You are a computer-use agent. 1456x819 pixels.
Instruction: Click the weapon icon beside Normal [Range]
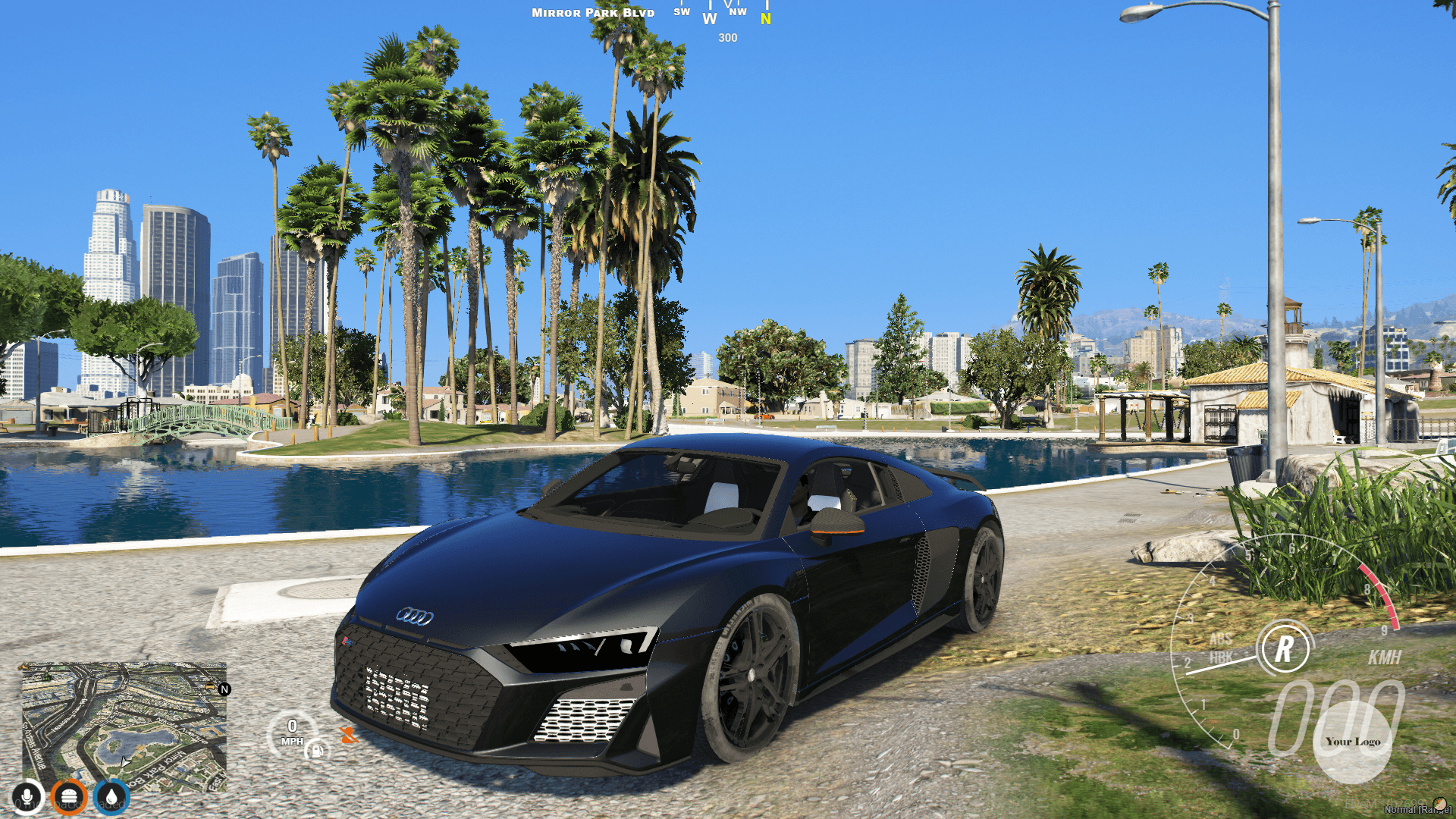click(1439, 803)
